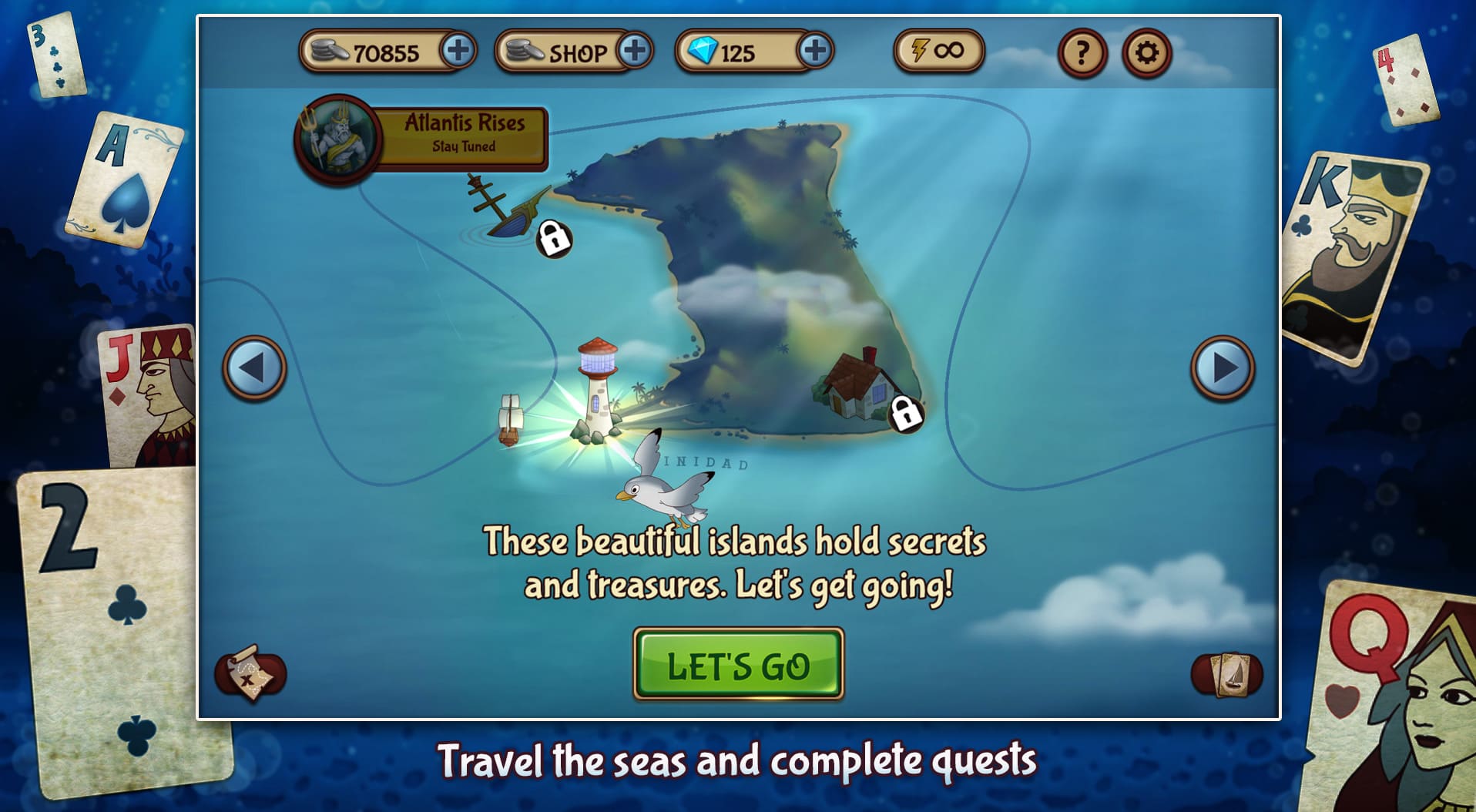The image size is (1476, 812).
Task: Purchase more gems with the plus button
Action: coord(814,52)
